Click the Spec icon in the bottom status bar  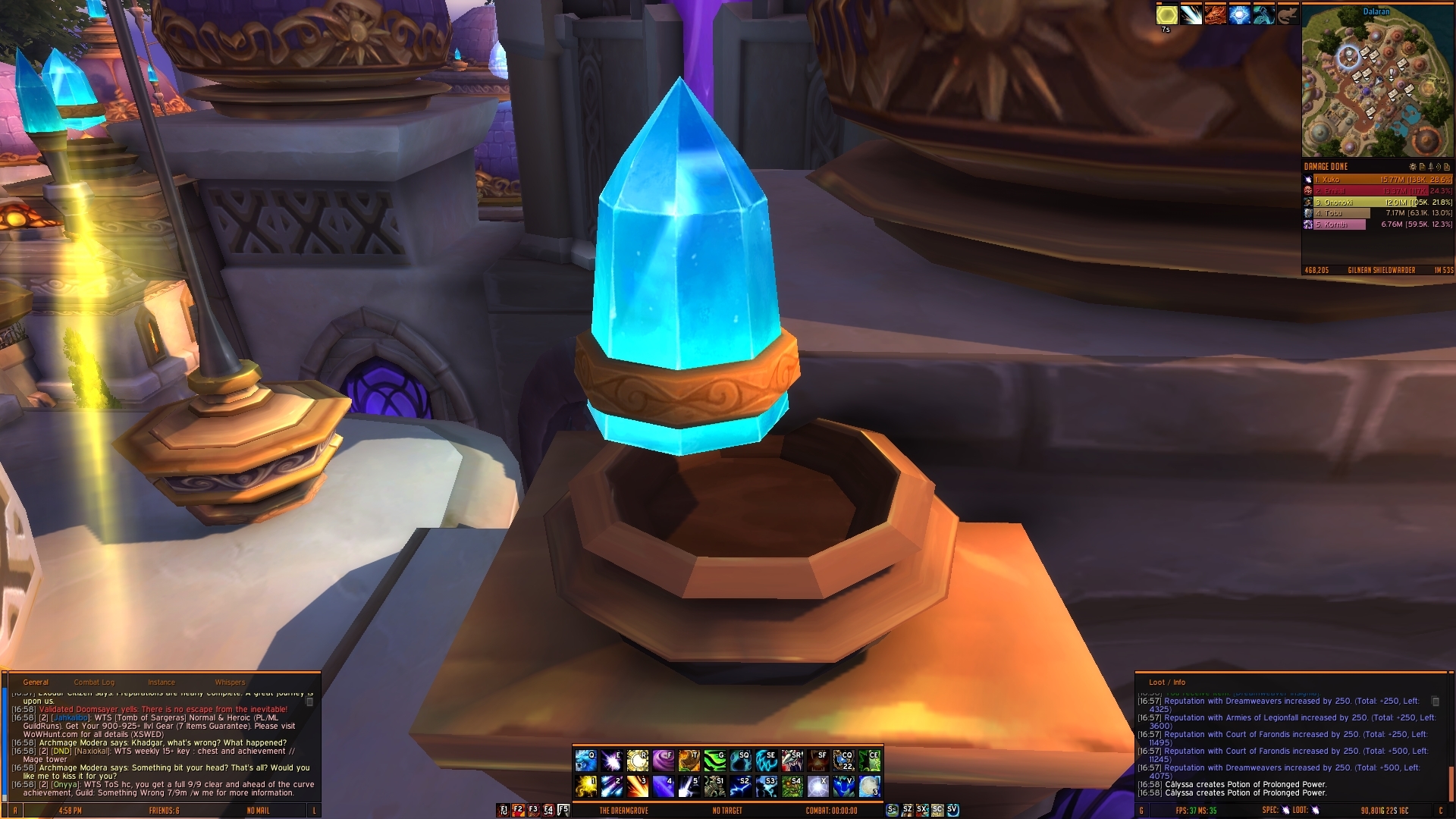pos(1285,810)
